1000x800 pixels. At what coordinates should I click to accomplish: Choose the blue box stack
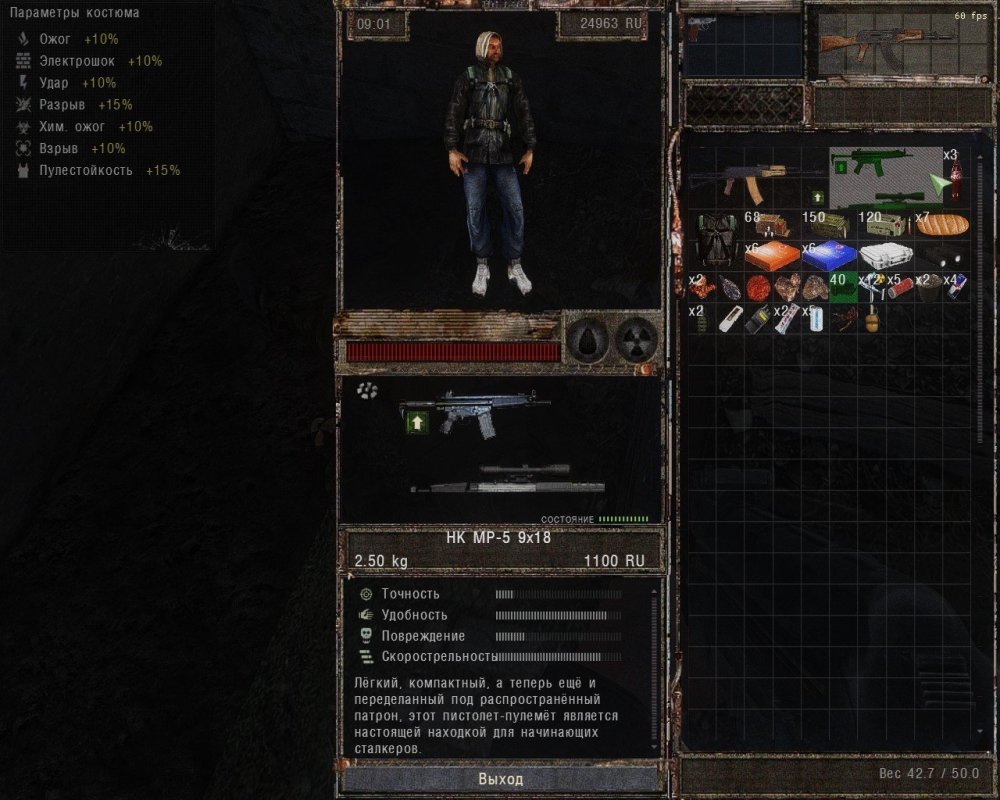tap(828, 256)
